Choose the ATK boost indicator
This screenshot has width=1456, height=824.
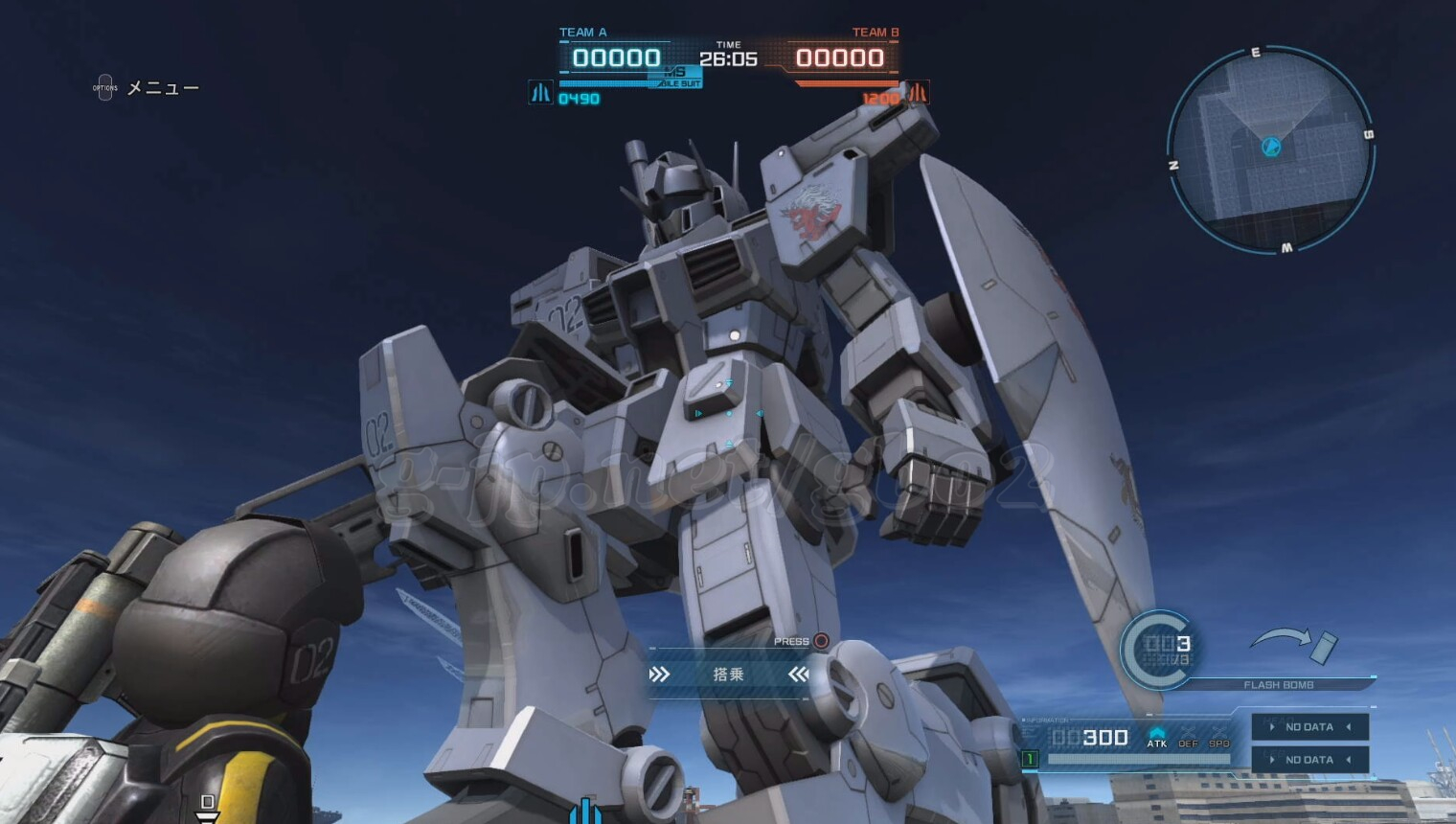[1157, 737]
